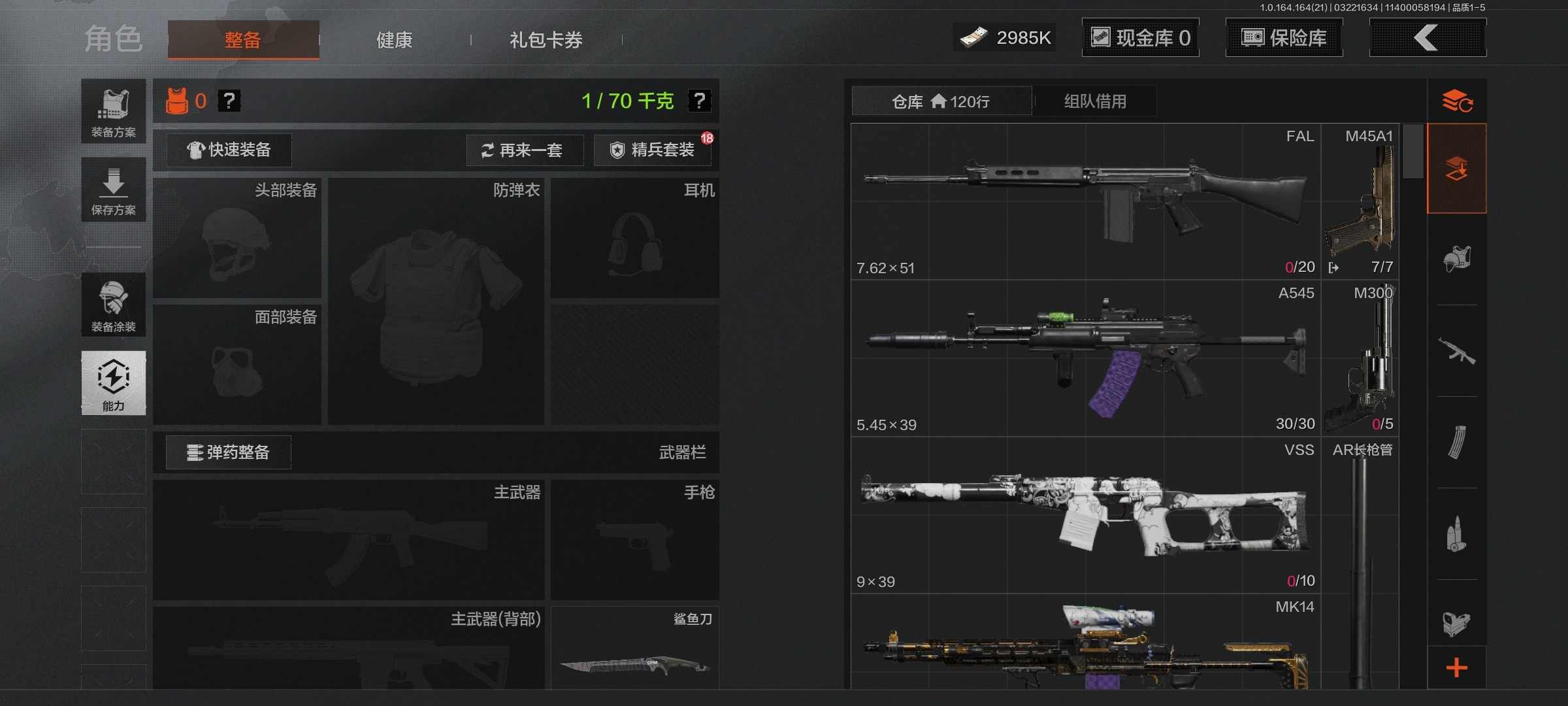
Task: Open 弹药整备 ammo setup
Action: click(x=228, y=452)
